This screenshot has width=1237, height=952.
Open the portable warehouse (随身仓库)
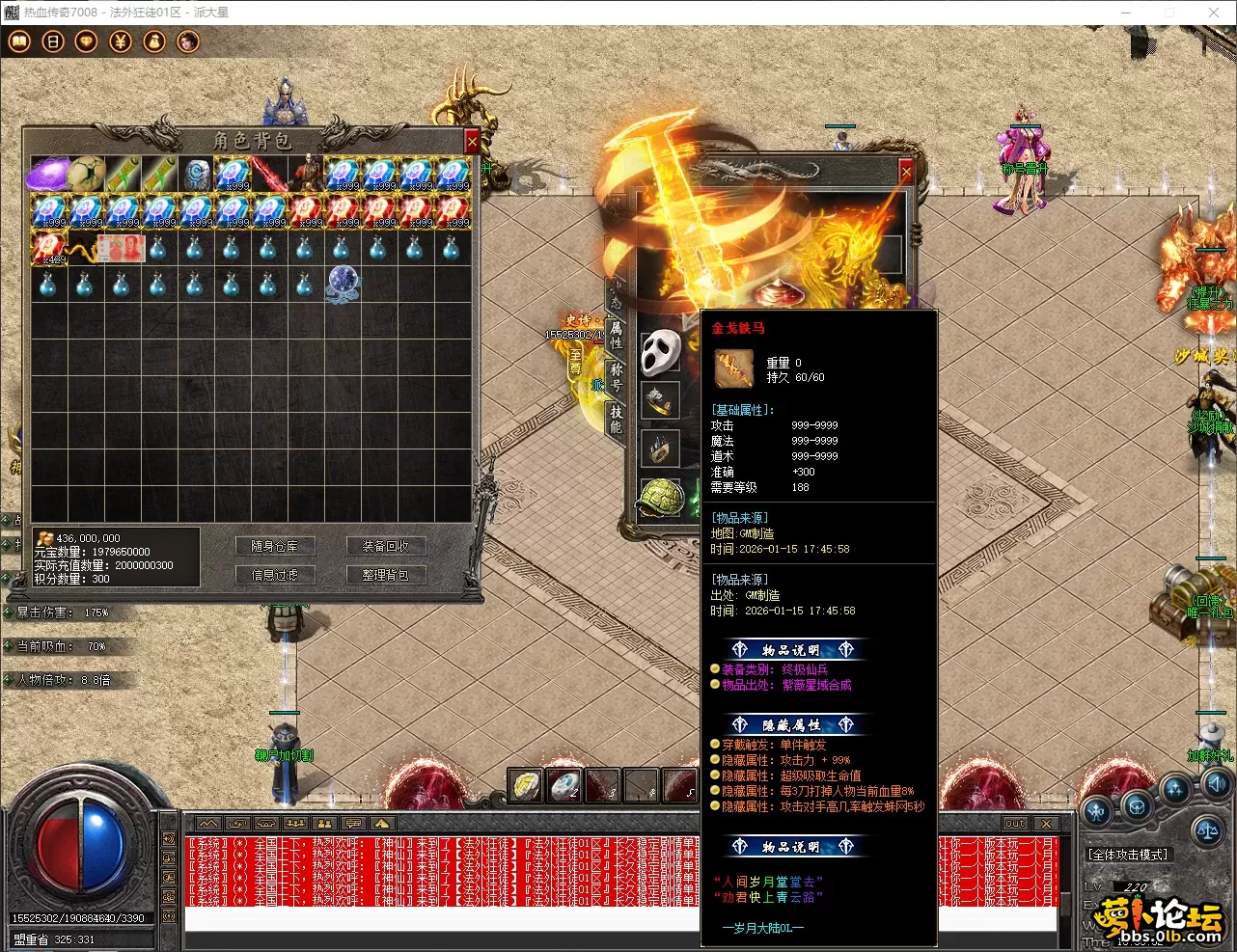[275, 546]
